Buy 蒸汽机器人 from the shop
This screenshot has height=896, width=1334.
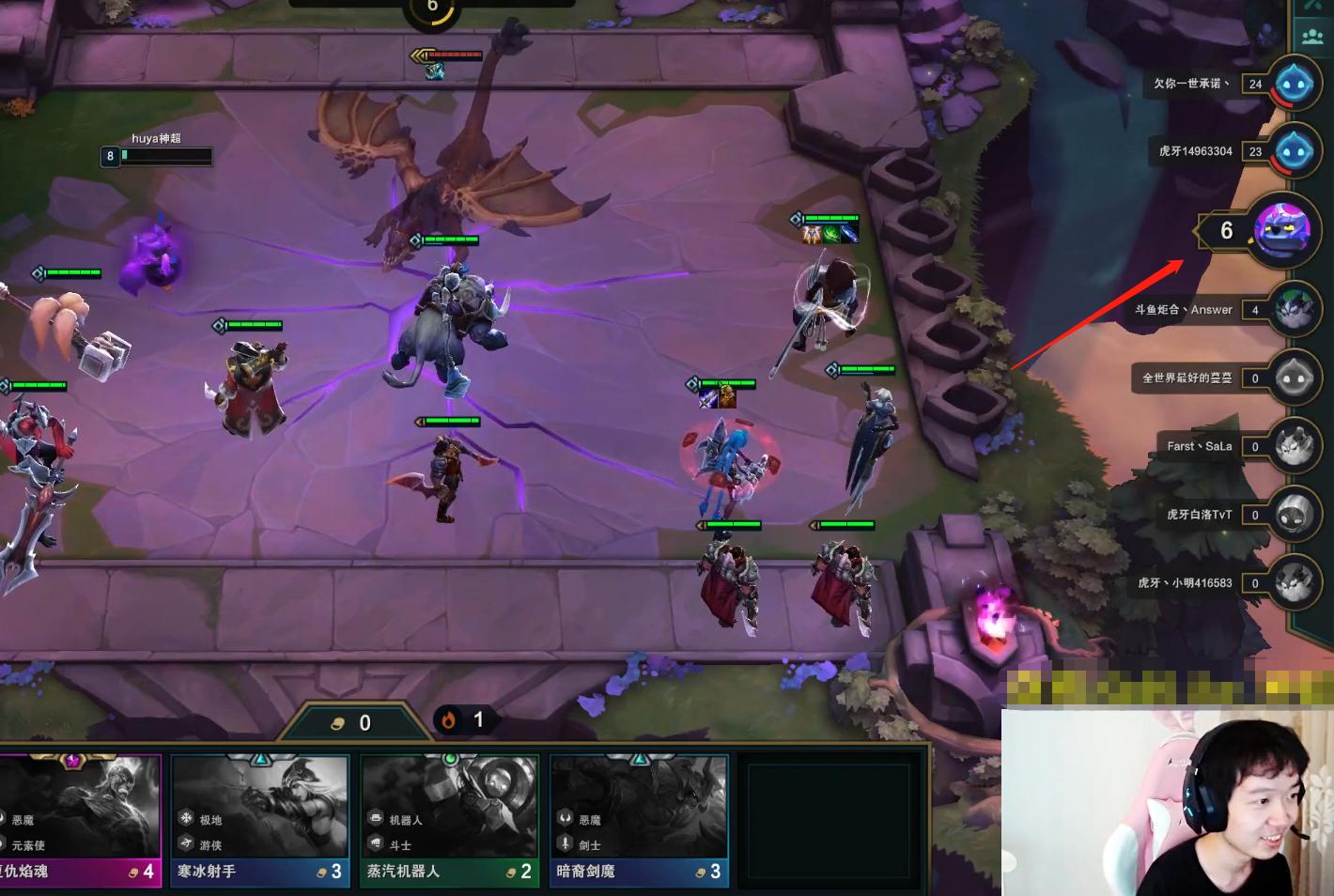pyautogui.click(x=450, y=819)
